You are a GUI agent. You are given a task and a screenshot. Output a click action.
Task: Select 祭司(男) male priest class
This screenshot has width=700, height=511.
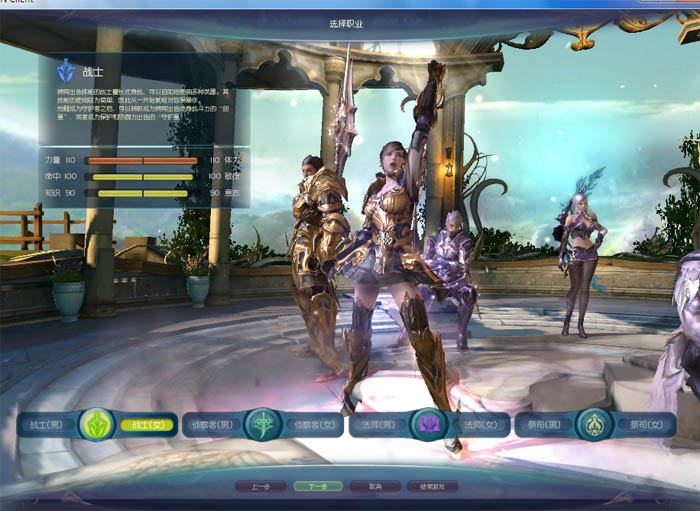(545, 425)
